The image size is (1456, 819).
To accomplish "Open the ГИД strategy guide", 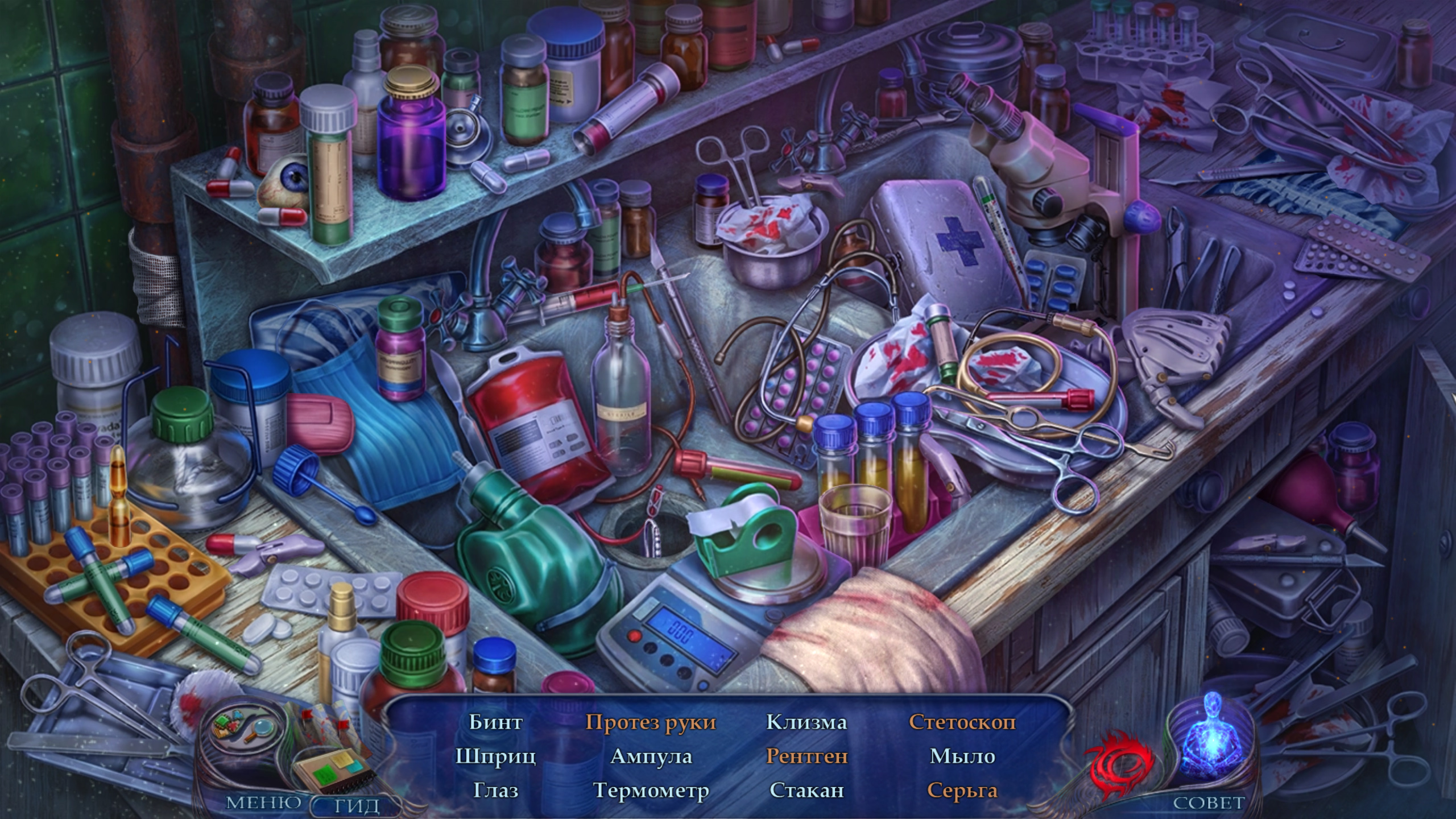I will [357, 805].
